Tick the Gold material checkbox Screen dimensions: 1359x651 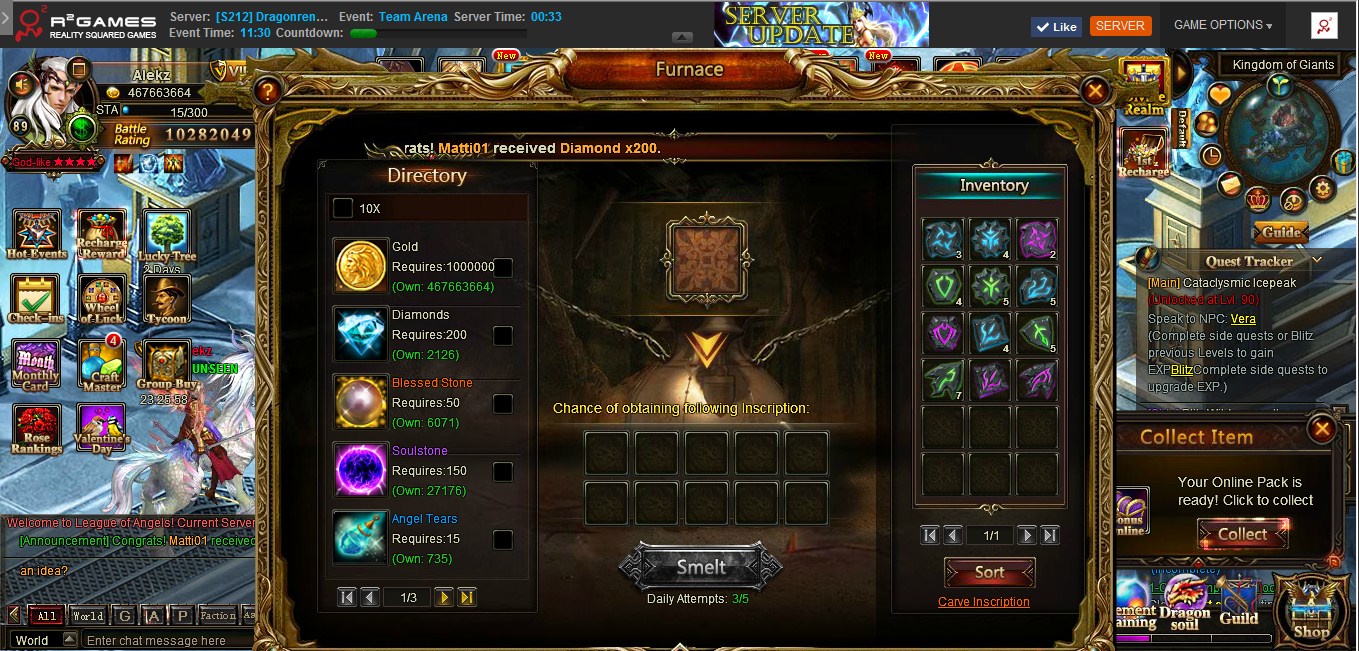coord(503,267)
